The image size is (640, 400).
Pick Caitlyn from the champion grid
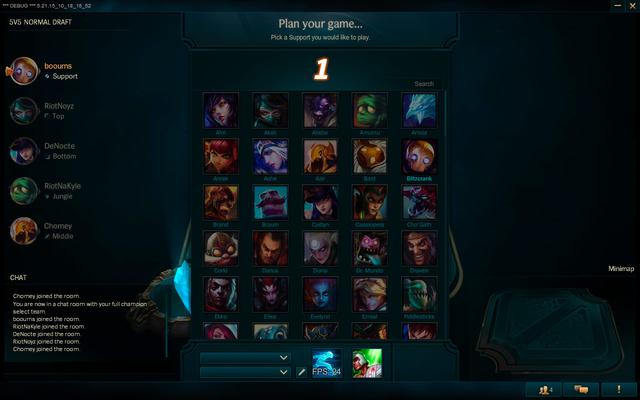(x=320, y=202)
